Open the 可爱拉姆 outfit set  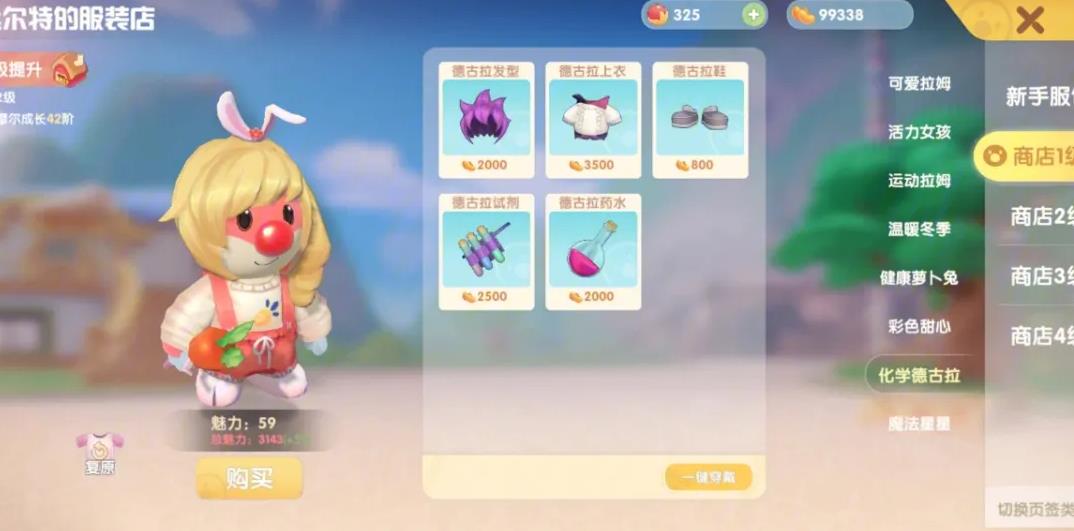[x=919, y=84]
